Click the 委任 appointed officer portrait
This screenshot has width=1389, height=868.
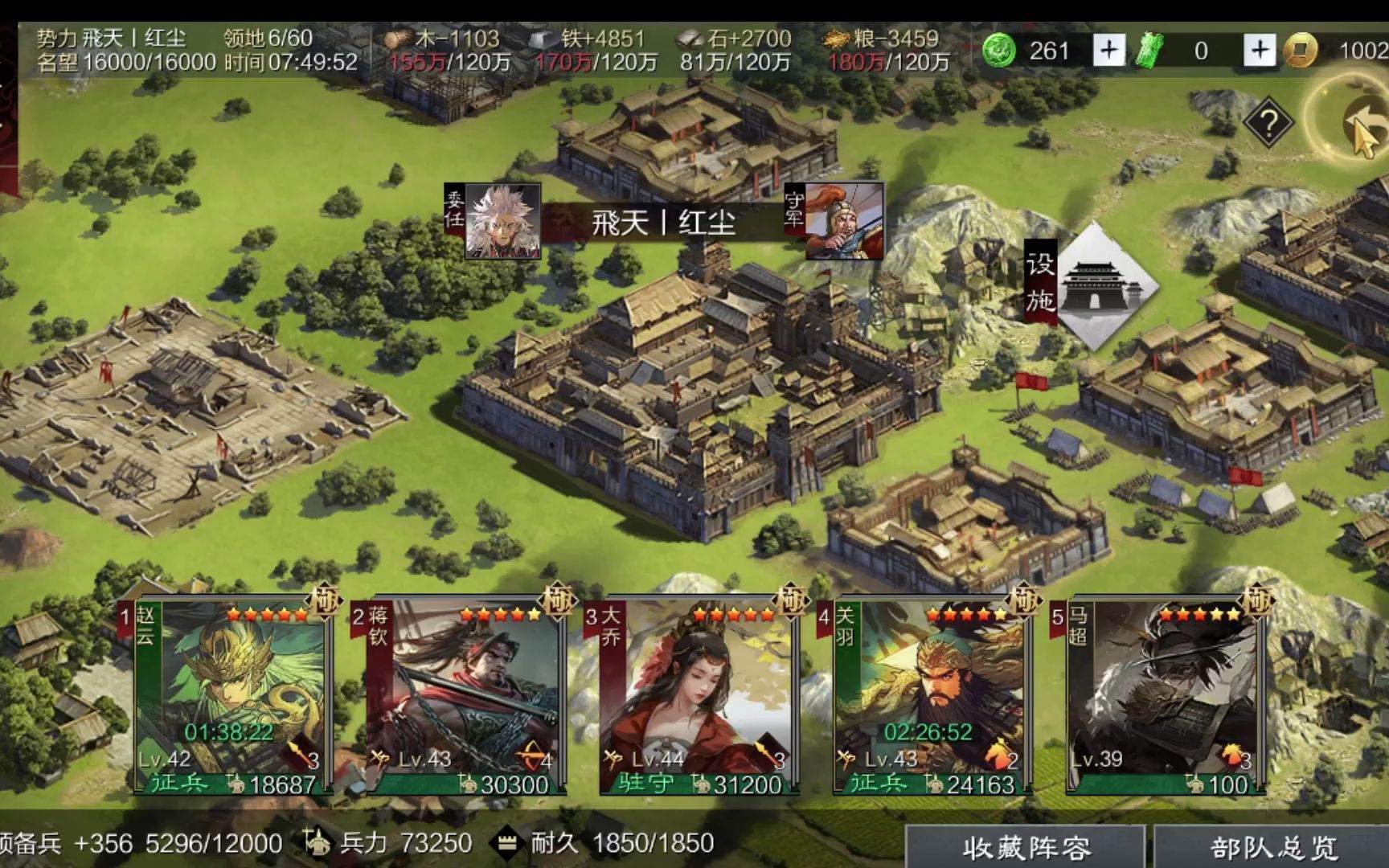[503, 221]
